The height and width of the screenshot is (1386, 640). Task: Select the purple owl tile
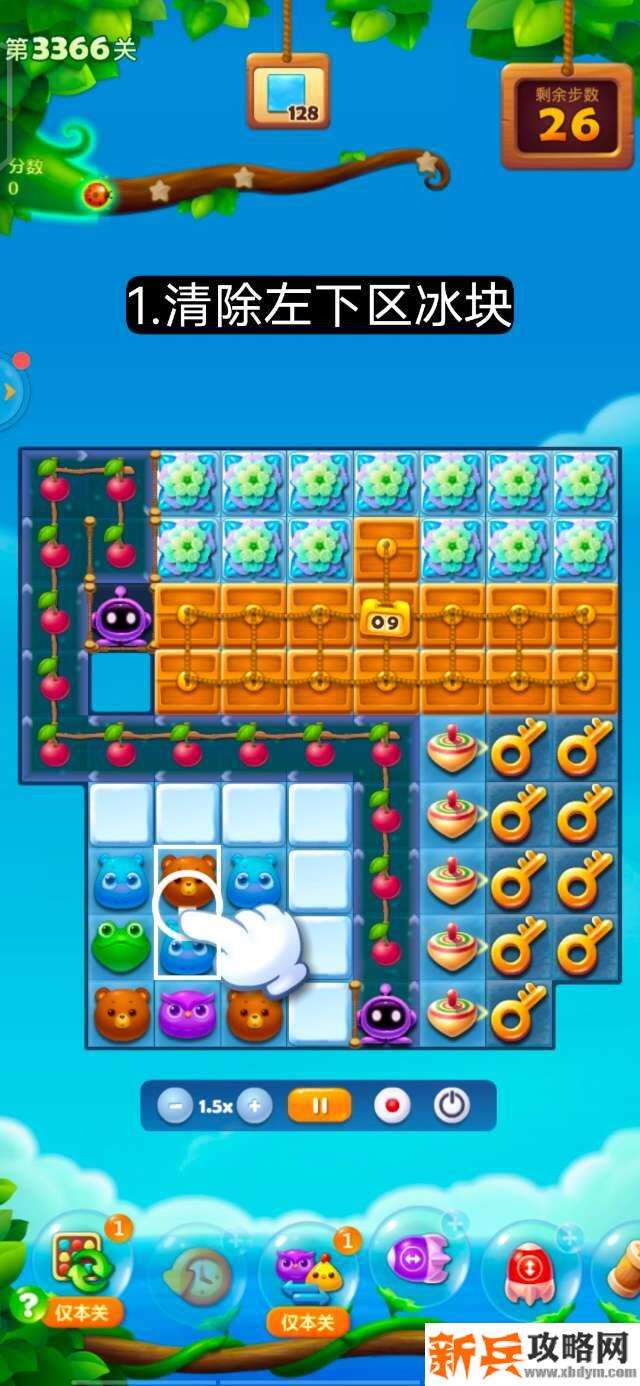pyautogui.click(x=187, y=1012)
